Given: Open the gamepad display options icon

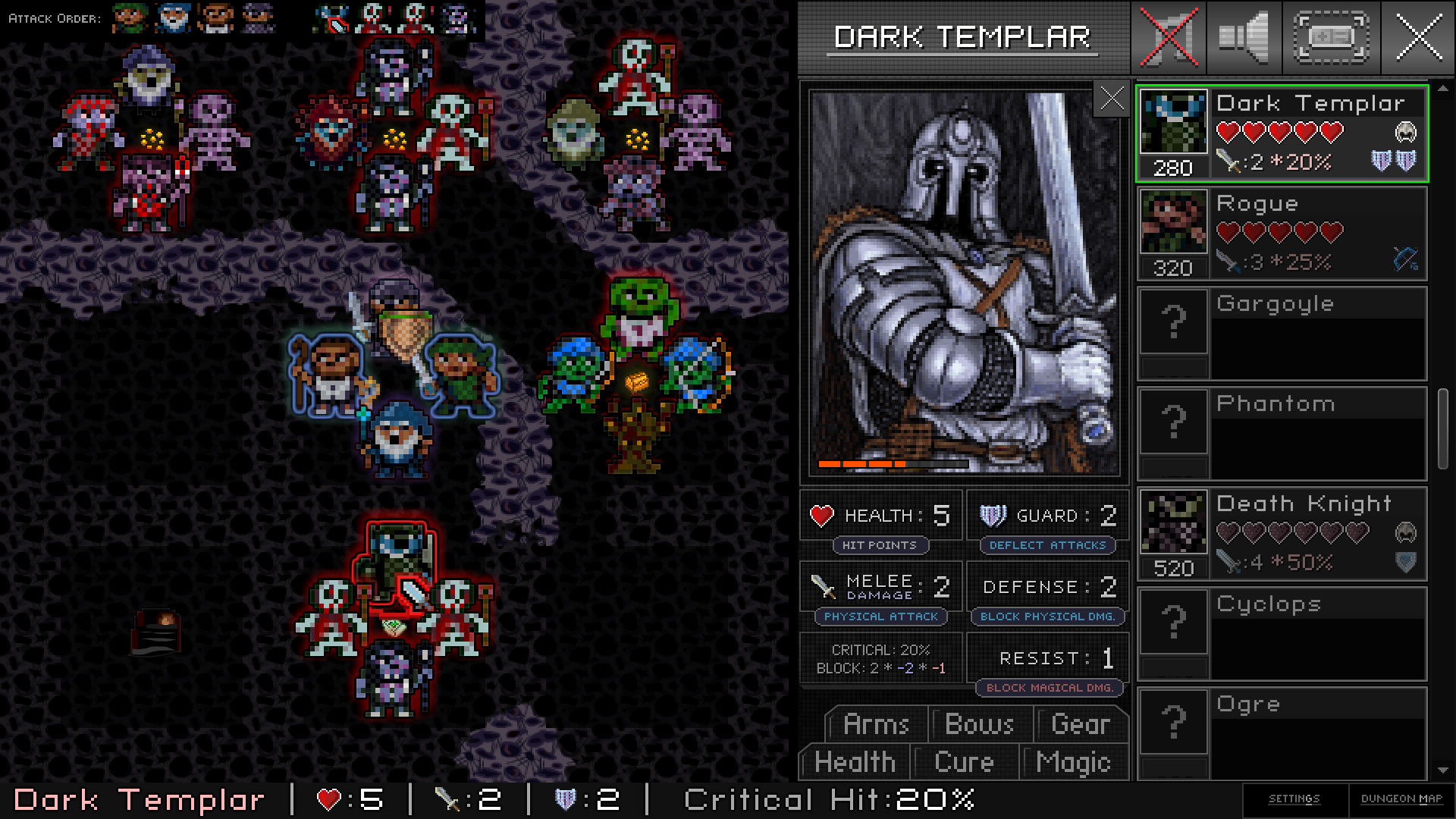Looking at the screenshot, I should click(x=1331, y=38).
